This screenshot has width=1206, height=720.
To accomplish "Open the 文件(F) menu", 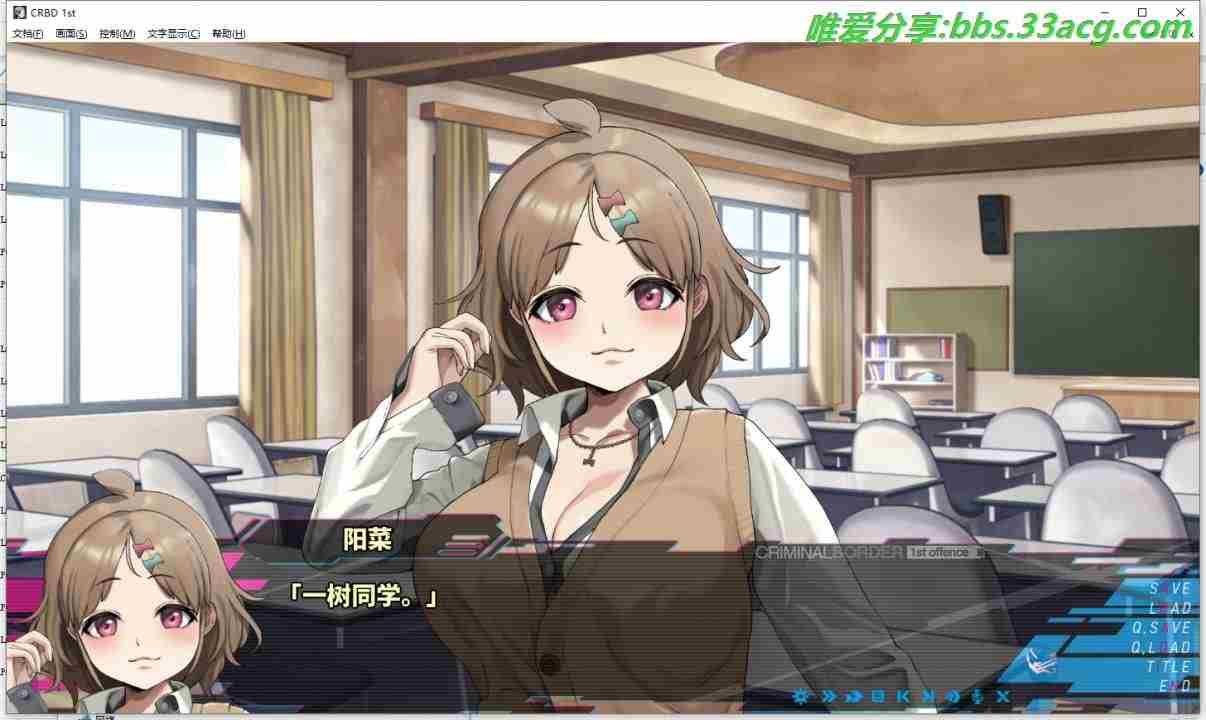I will click(x=27, y=33).
